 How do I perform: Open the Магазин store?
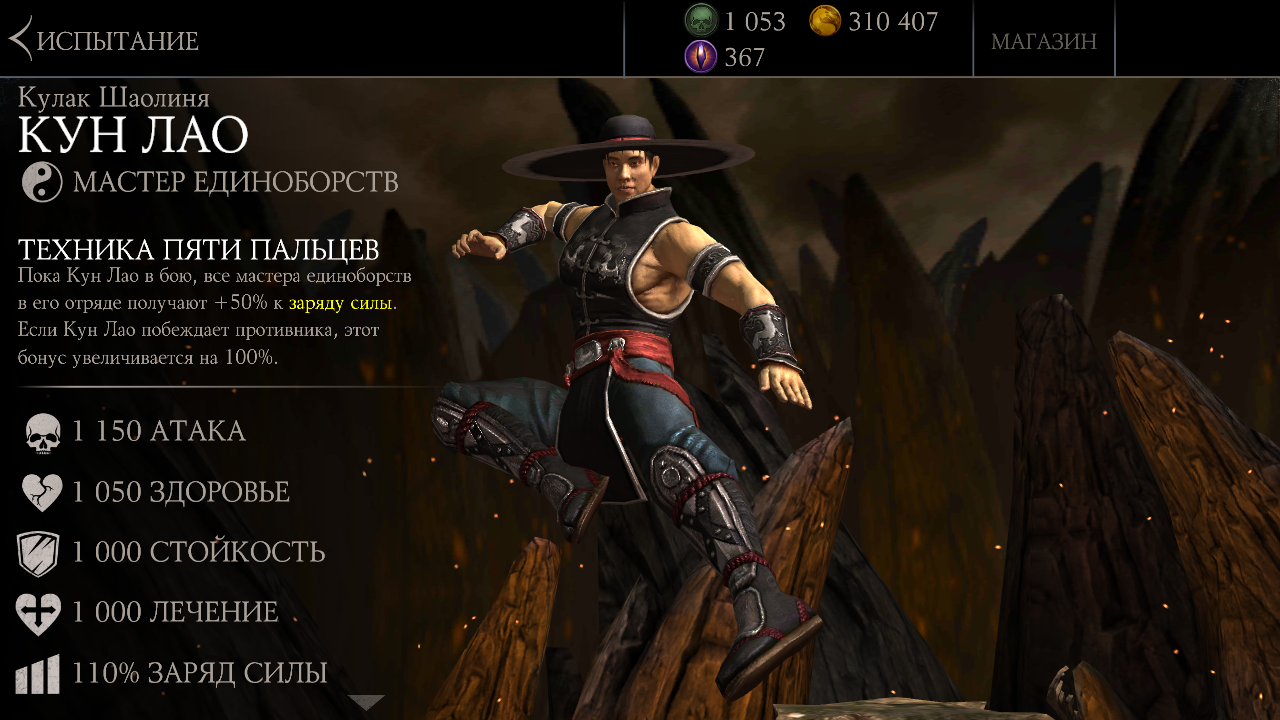click(1043, 41)
